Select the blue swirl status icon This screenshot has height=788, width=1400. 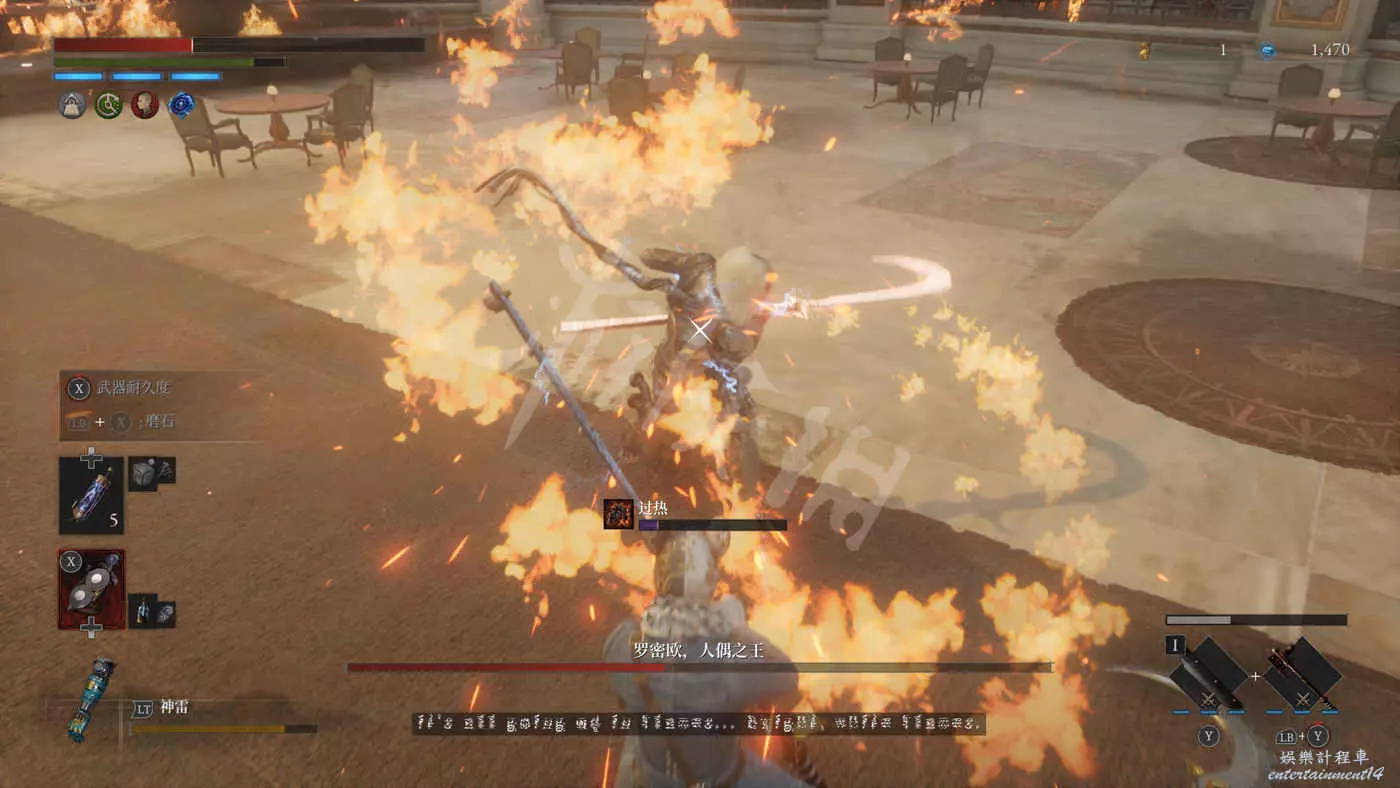pos(181,105)
